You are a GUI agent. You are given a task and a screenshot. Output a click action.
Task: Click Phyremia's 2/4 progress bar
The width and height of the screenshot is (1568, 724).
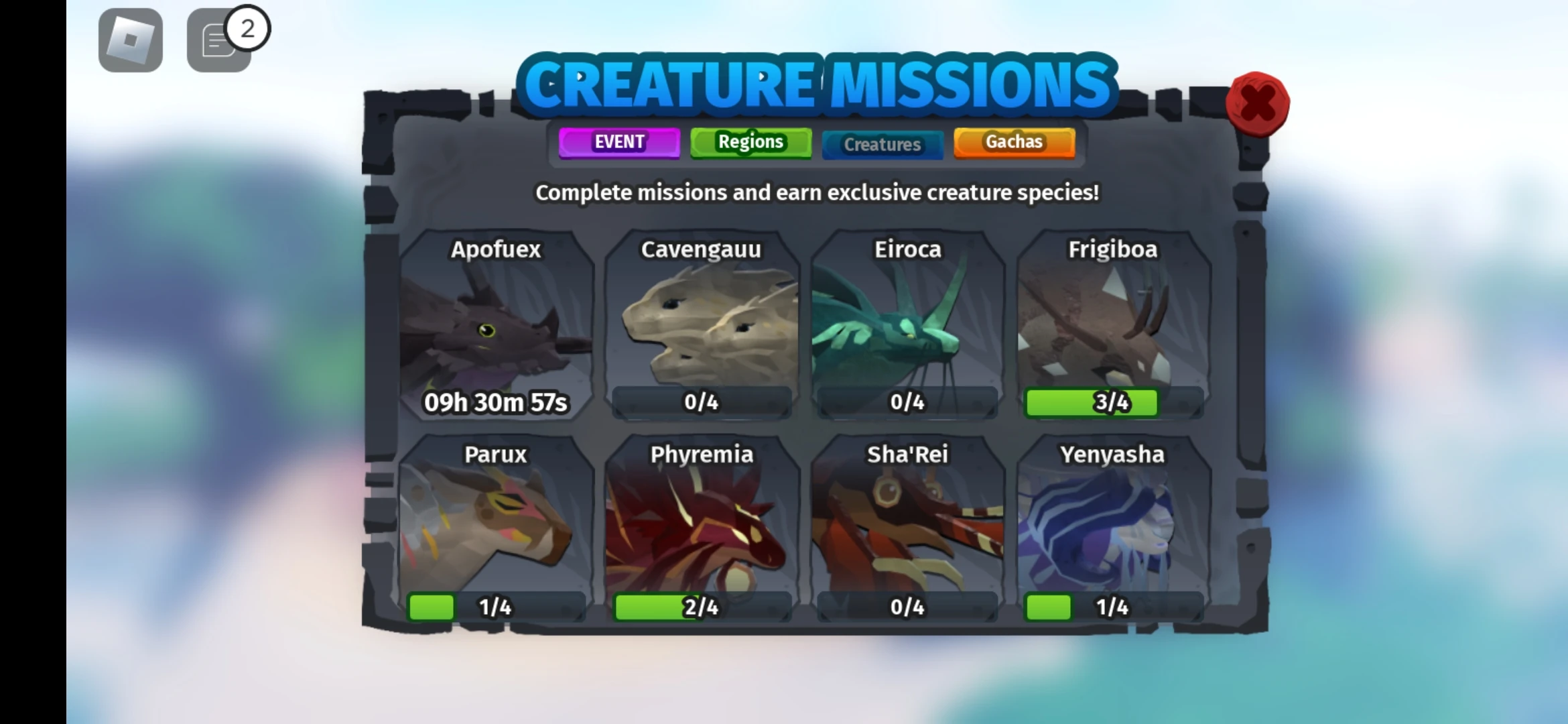(x=702, y=607)
